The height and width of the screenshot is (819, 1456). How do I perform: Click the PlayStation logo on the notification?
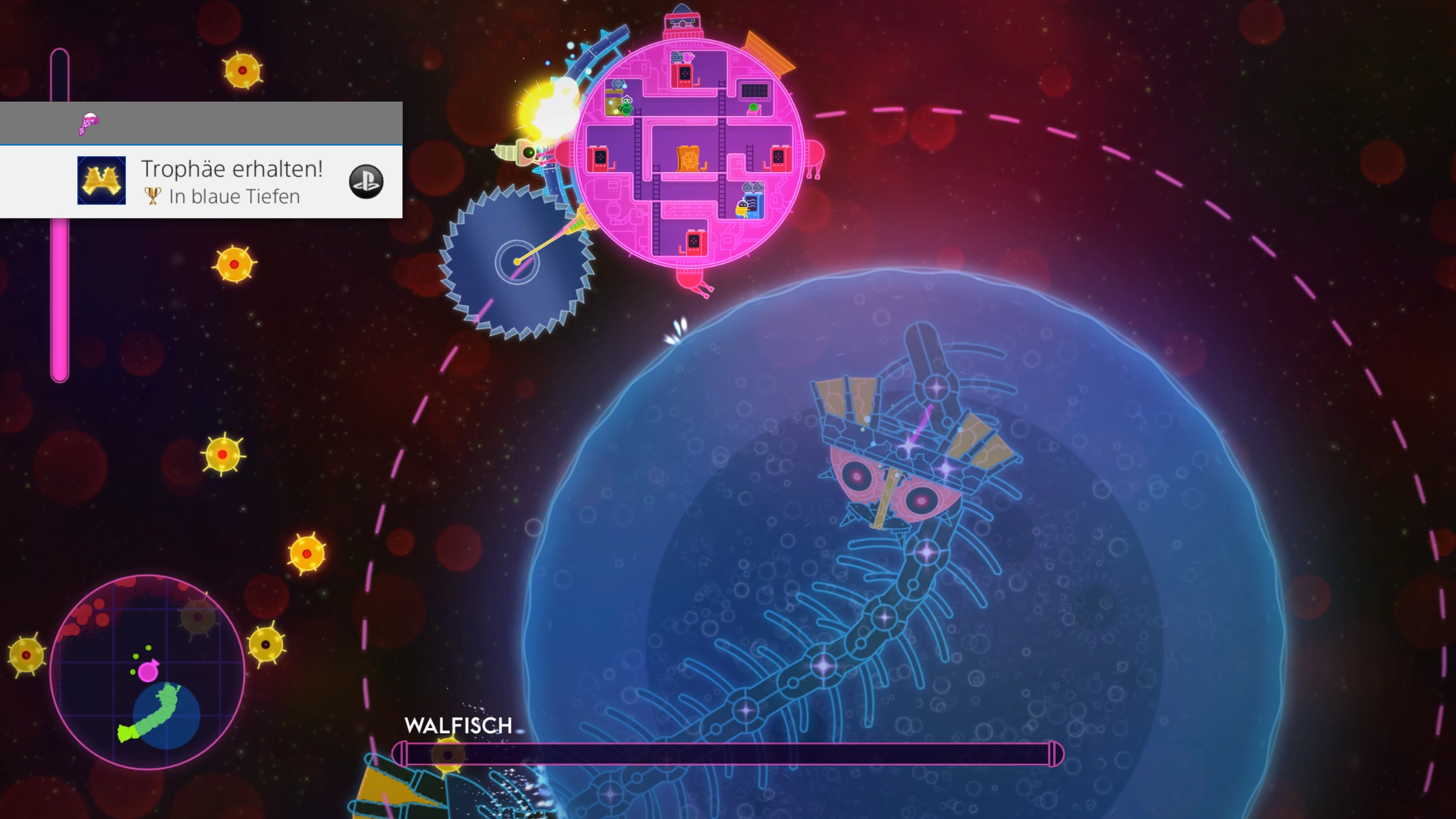[366, 182]
